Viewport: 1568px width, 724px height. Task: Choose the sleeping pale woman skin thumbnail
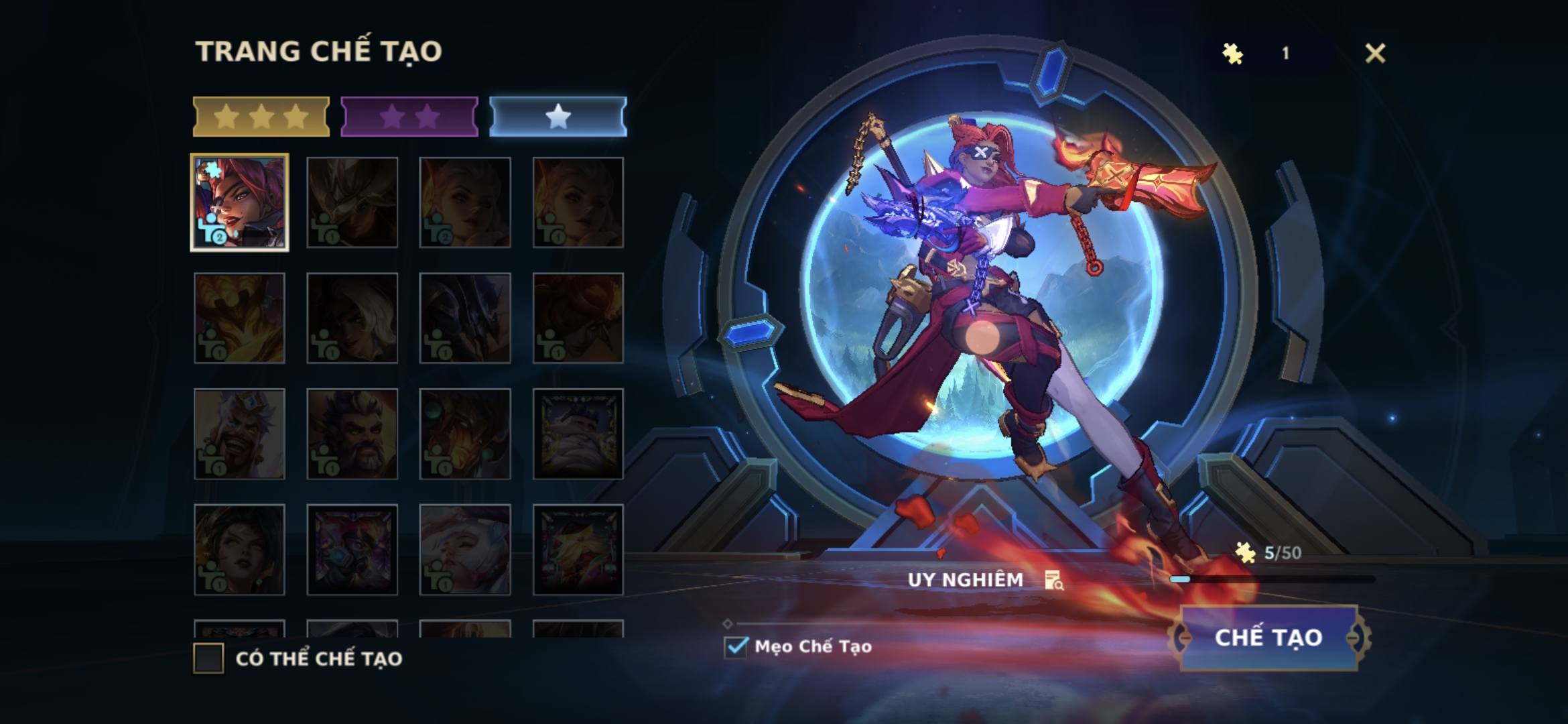coord(464,550)
